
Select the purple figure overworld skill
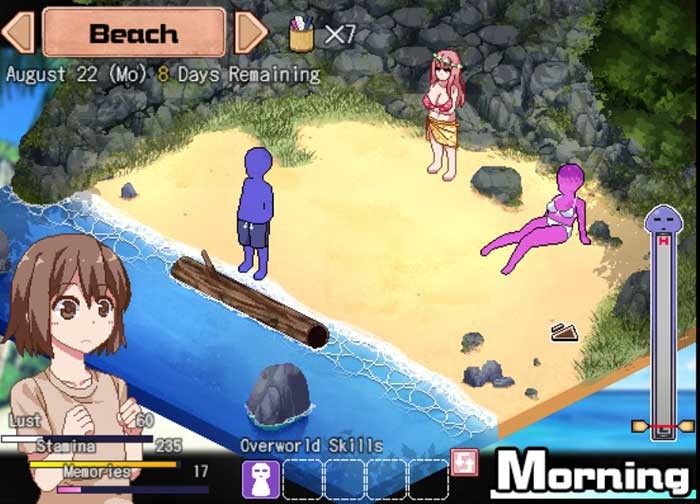pos(260,478)
